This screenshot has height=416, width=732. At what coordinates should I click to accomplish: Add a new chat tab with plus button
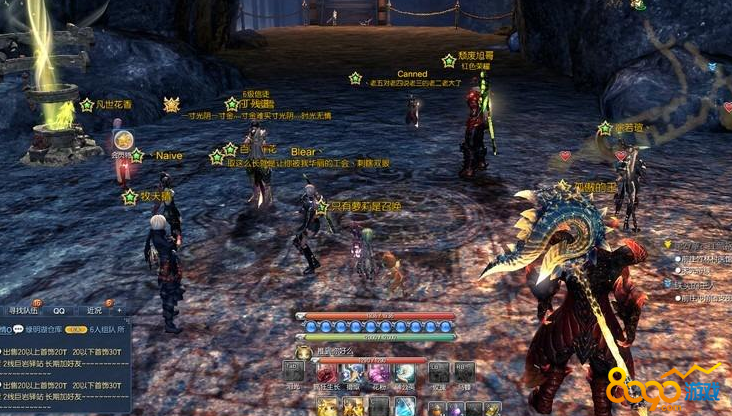point(120,310)
